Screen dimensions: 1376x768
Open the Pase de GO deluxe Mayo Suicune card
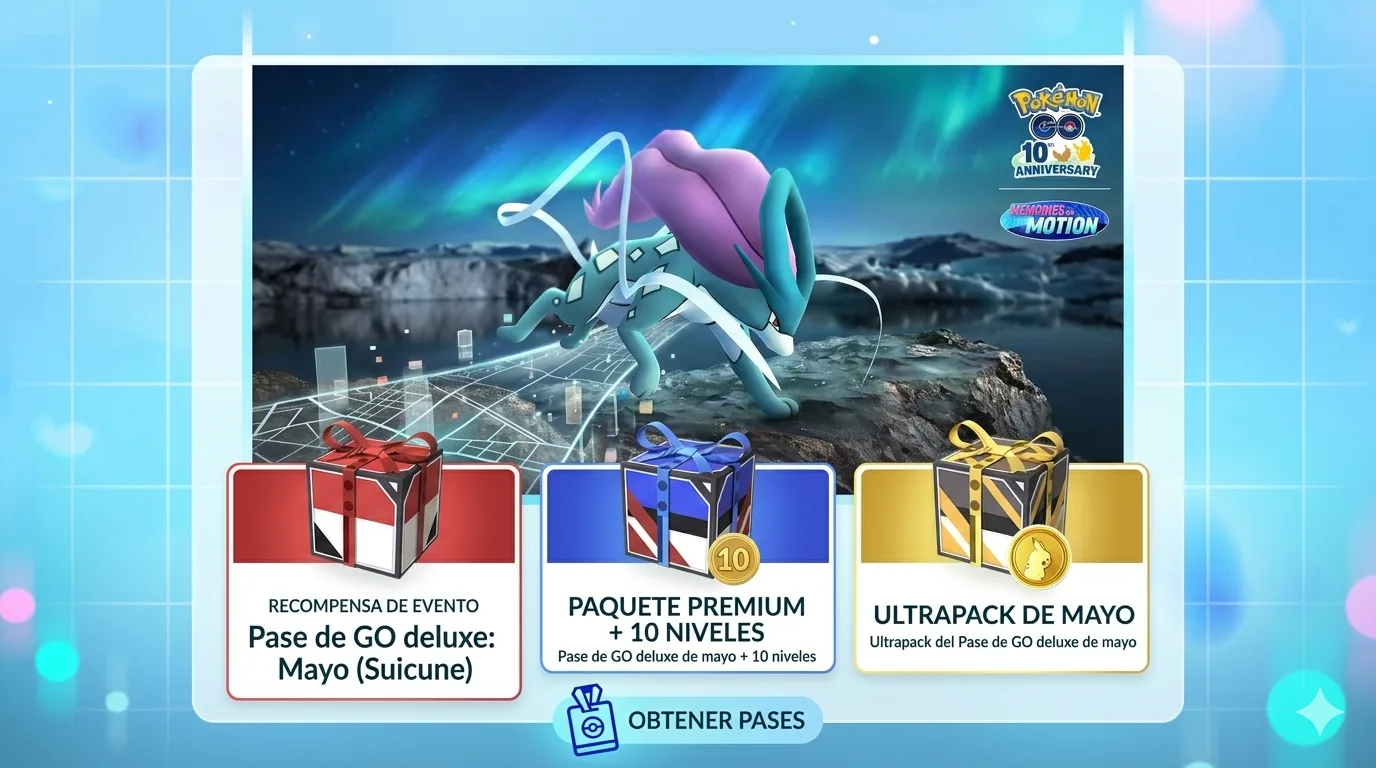click(374, 580)
